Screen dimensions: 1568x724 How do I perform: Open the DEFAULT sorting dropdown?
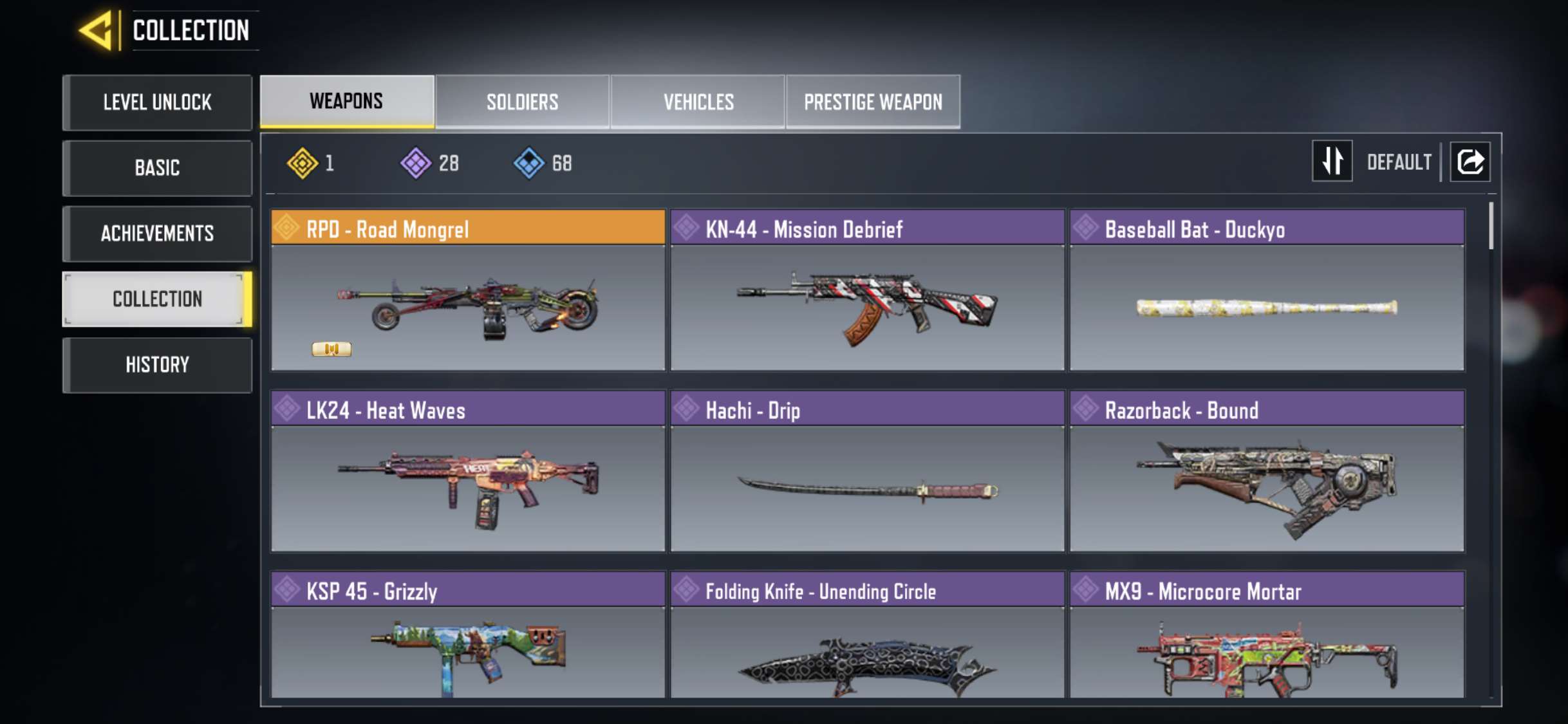coord(1398,162)
